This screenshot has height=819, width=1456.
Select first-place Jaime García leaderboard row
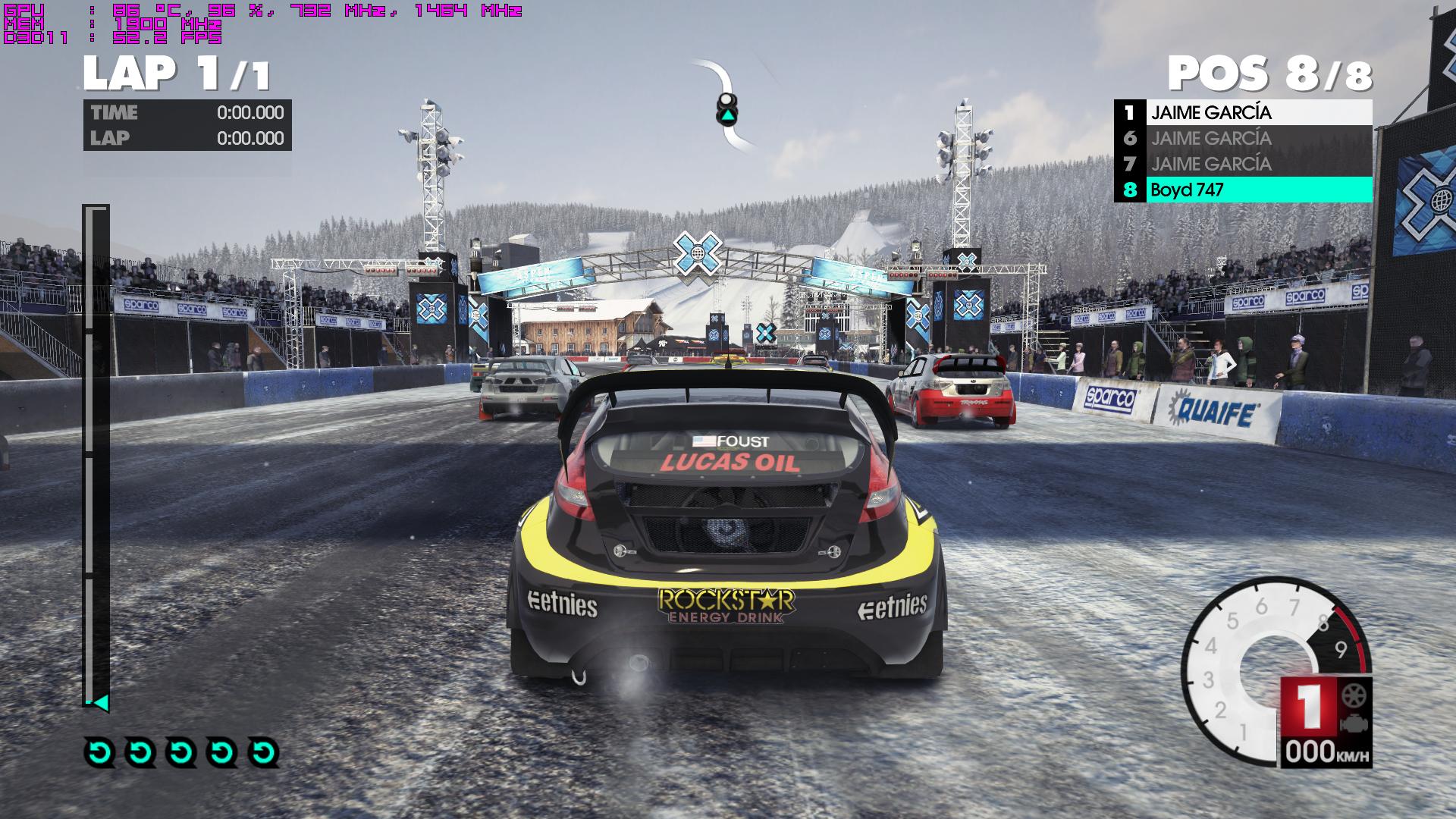point(1243,113)
